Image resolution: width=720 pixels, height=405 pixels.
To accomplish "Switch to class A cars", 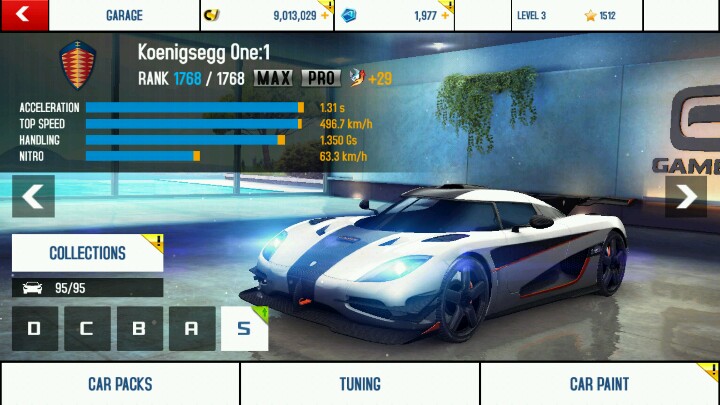I will 191,328.
